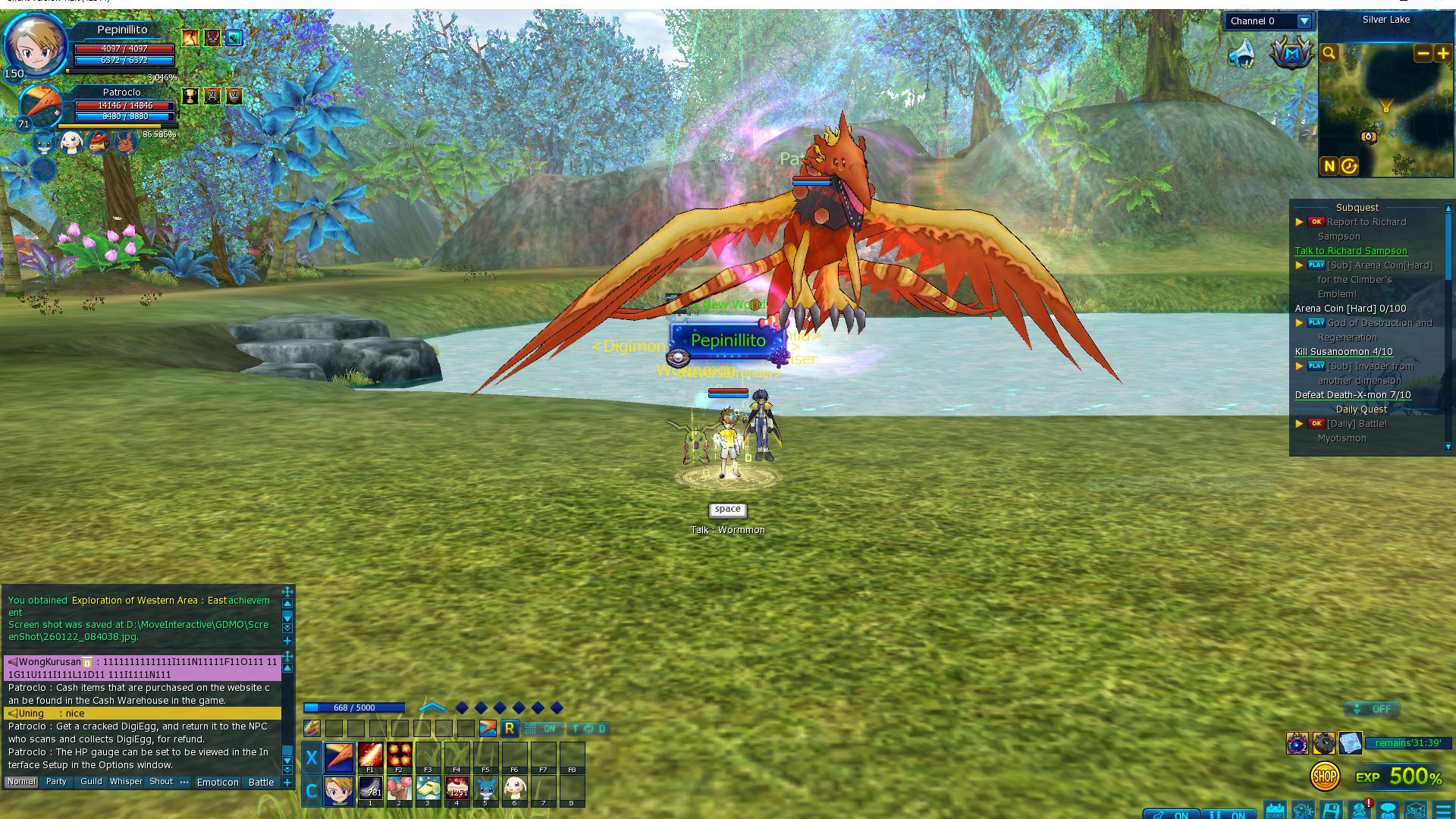Toggle the OFF switch above the EXP banner
1456x819 pixels.
(x=1372, y=709)
